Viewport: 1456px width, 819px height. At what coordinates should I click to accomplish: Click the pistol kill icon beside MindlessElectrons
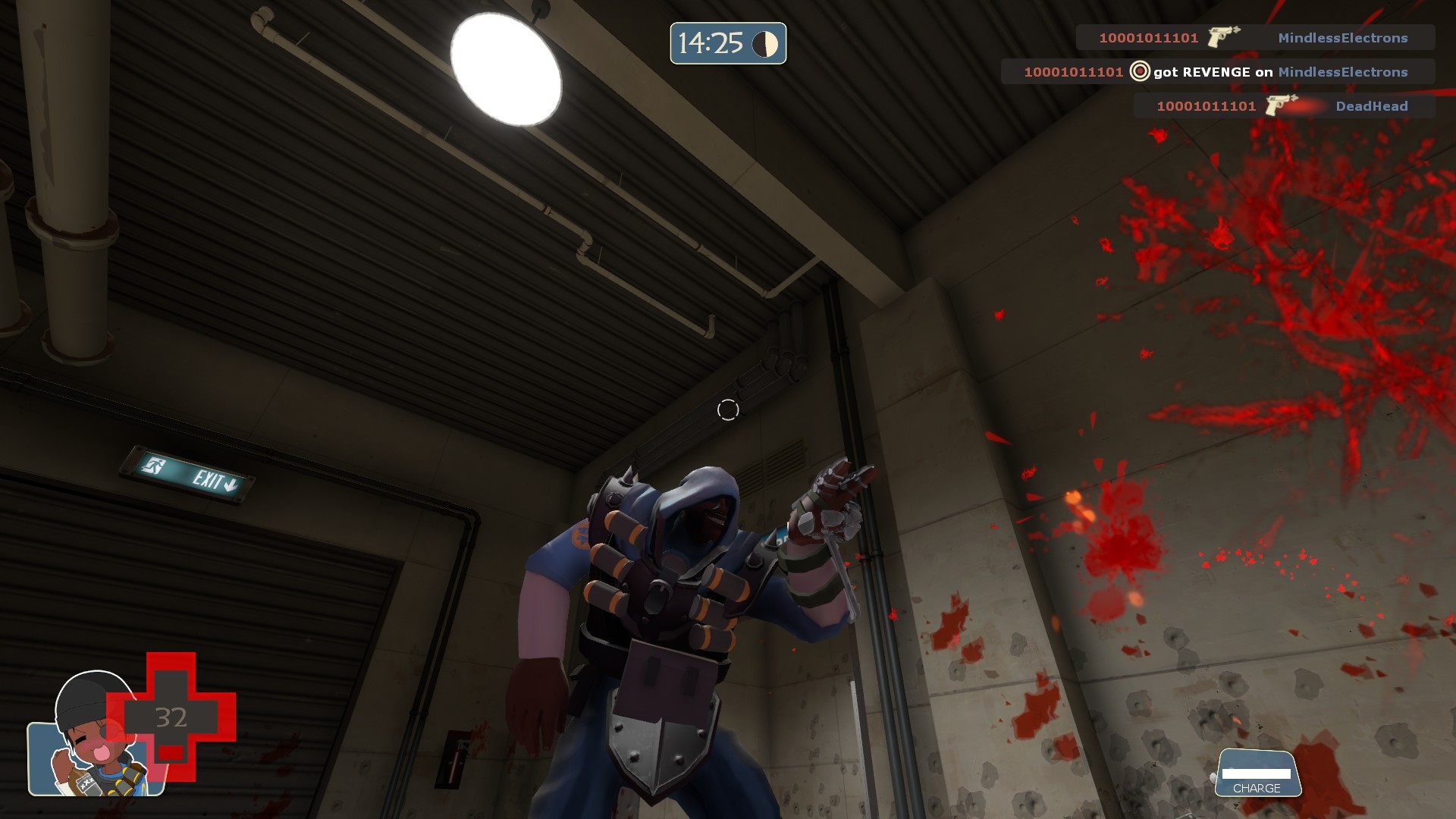1220,36
